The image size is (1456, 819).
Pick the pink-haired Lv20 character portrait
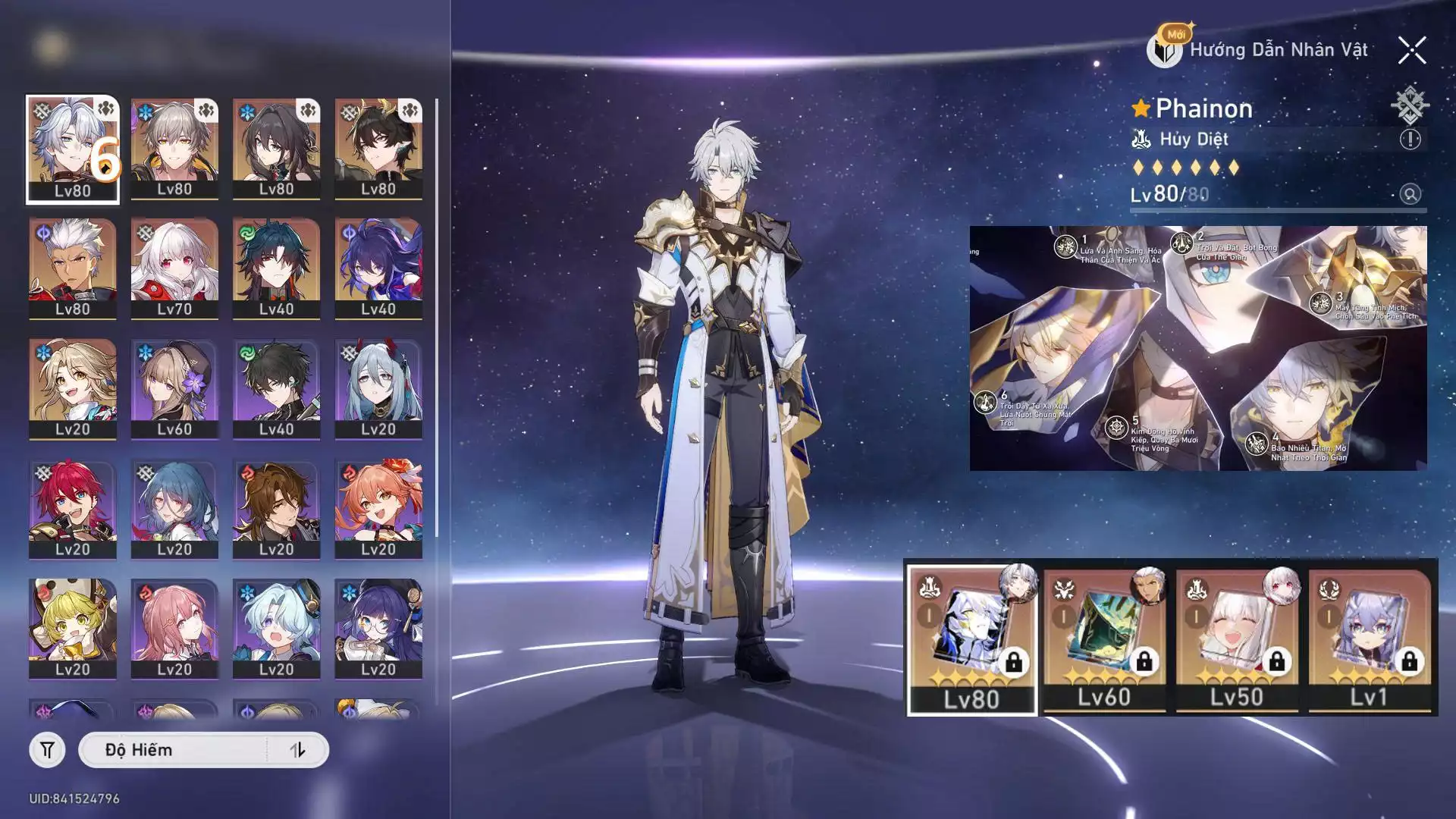pyautogui.click(x=174, y=628)
